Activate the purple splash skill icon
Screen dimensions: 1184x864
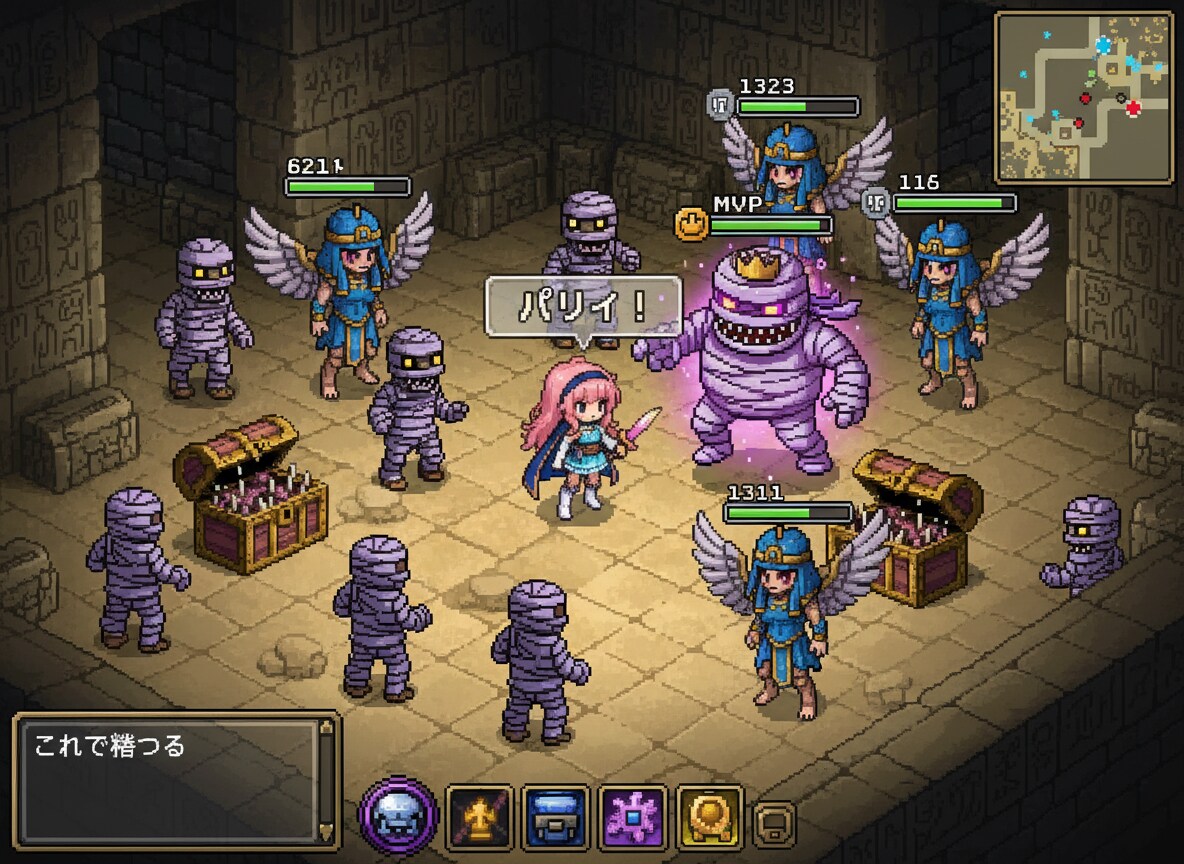[633, 818]
